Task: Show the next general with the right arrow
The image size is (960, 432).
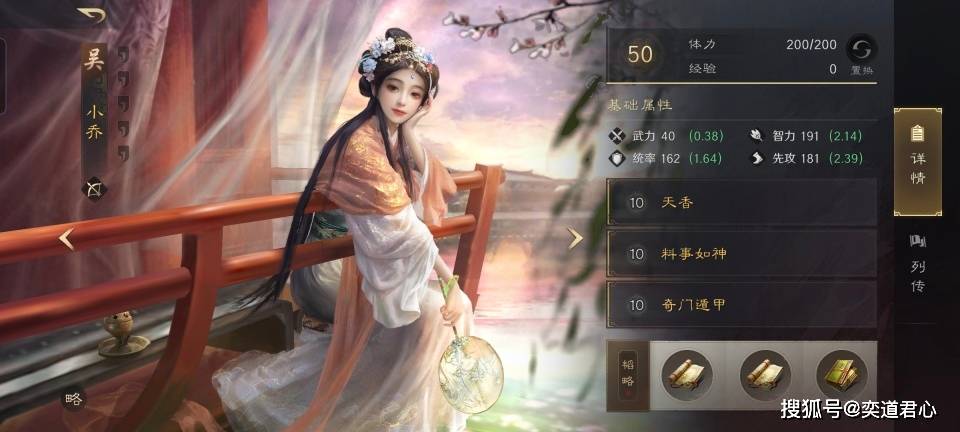Action: [575, 239]
